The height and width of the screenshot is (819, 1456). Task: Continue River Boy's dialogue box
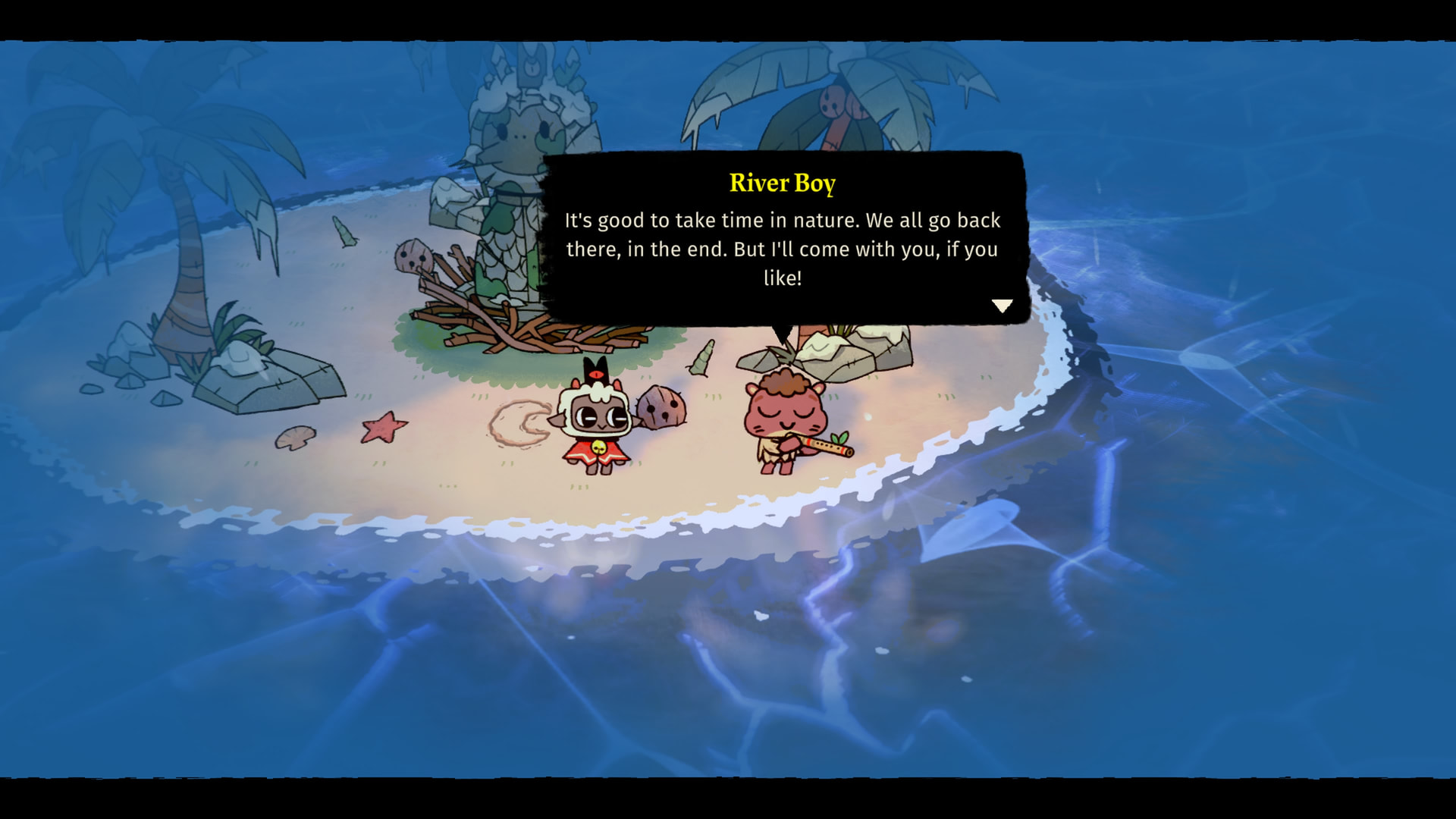pos(783,240)
